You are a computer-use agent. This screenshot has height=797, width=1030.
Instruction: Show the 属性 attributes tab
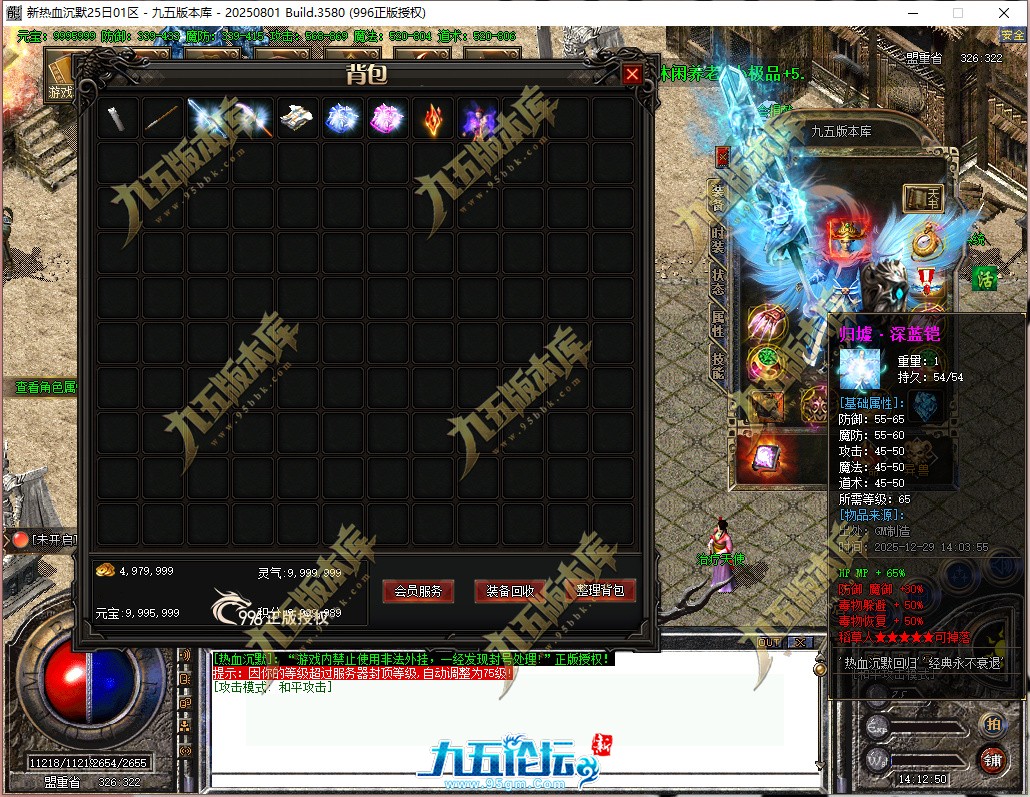717,323
